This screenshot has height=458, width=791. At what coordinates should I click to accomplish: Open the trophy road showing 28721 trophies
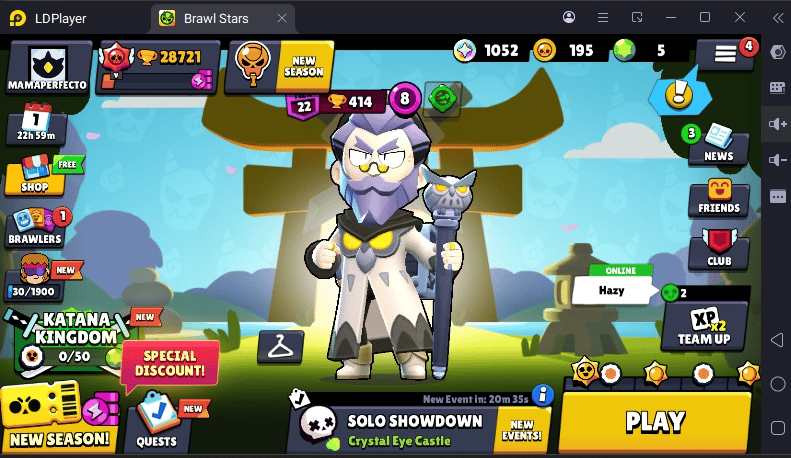click(x=156, y=68)
